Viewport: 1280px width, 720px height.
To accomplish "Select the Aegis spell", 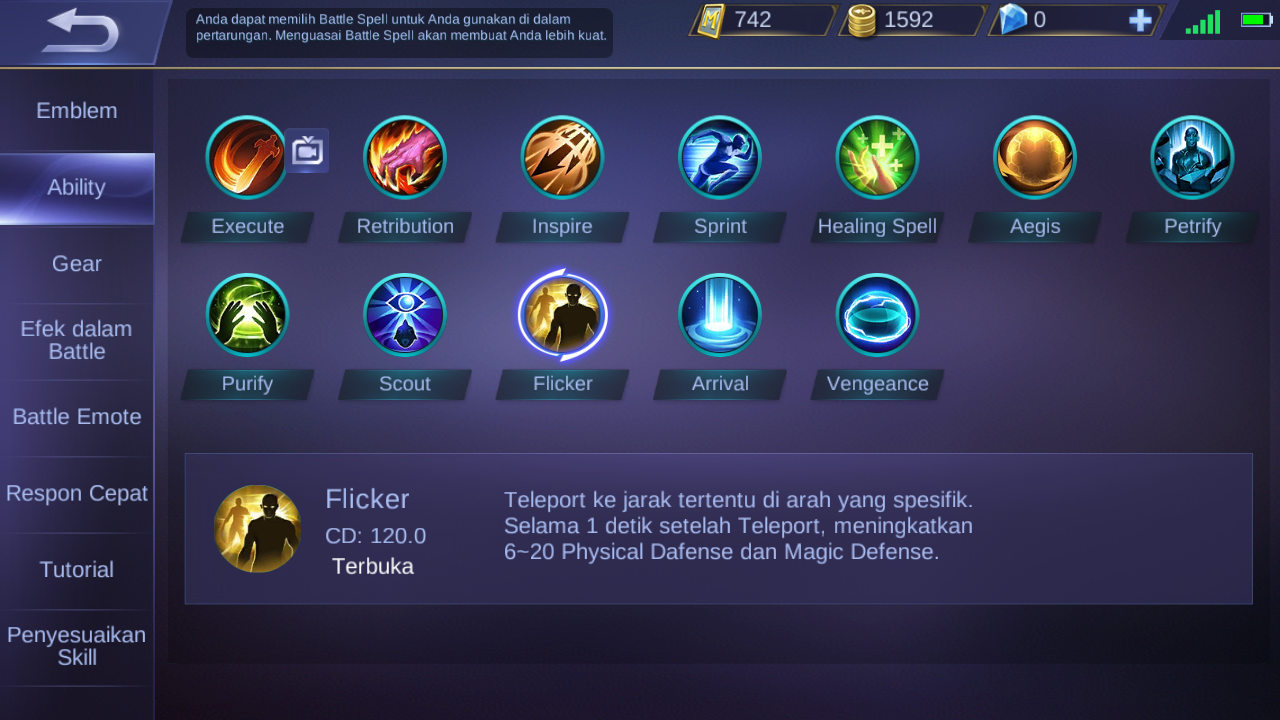I will 1035,157.
